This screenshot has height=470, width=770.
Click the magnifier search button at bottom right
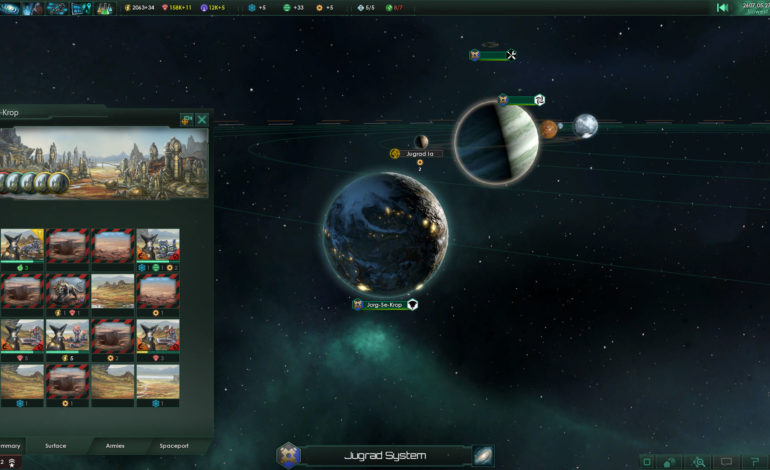pyautogui.click(x=700, y=462)
